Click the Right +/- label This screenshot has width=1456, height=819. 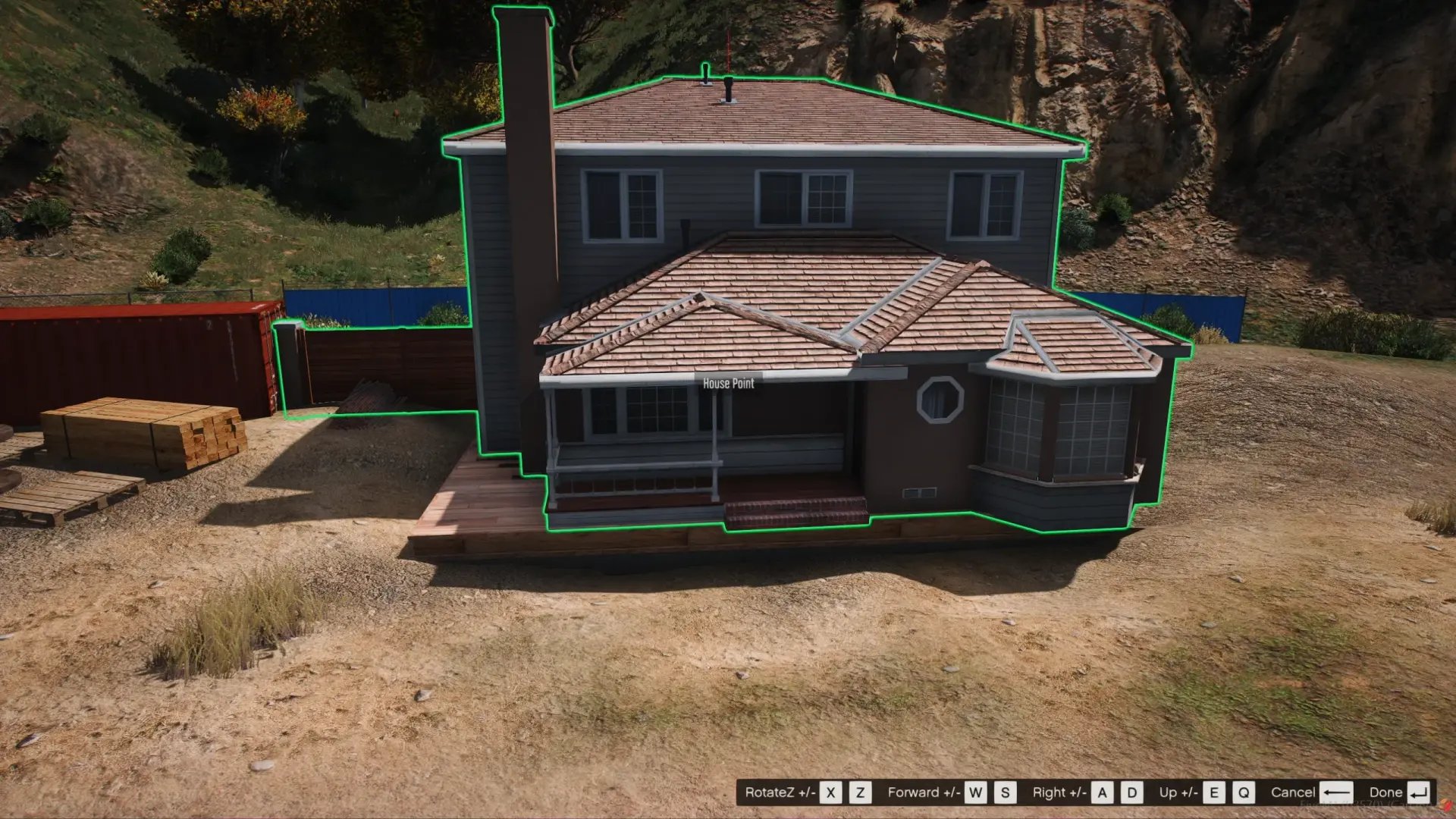[1059, 792]
